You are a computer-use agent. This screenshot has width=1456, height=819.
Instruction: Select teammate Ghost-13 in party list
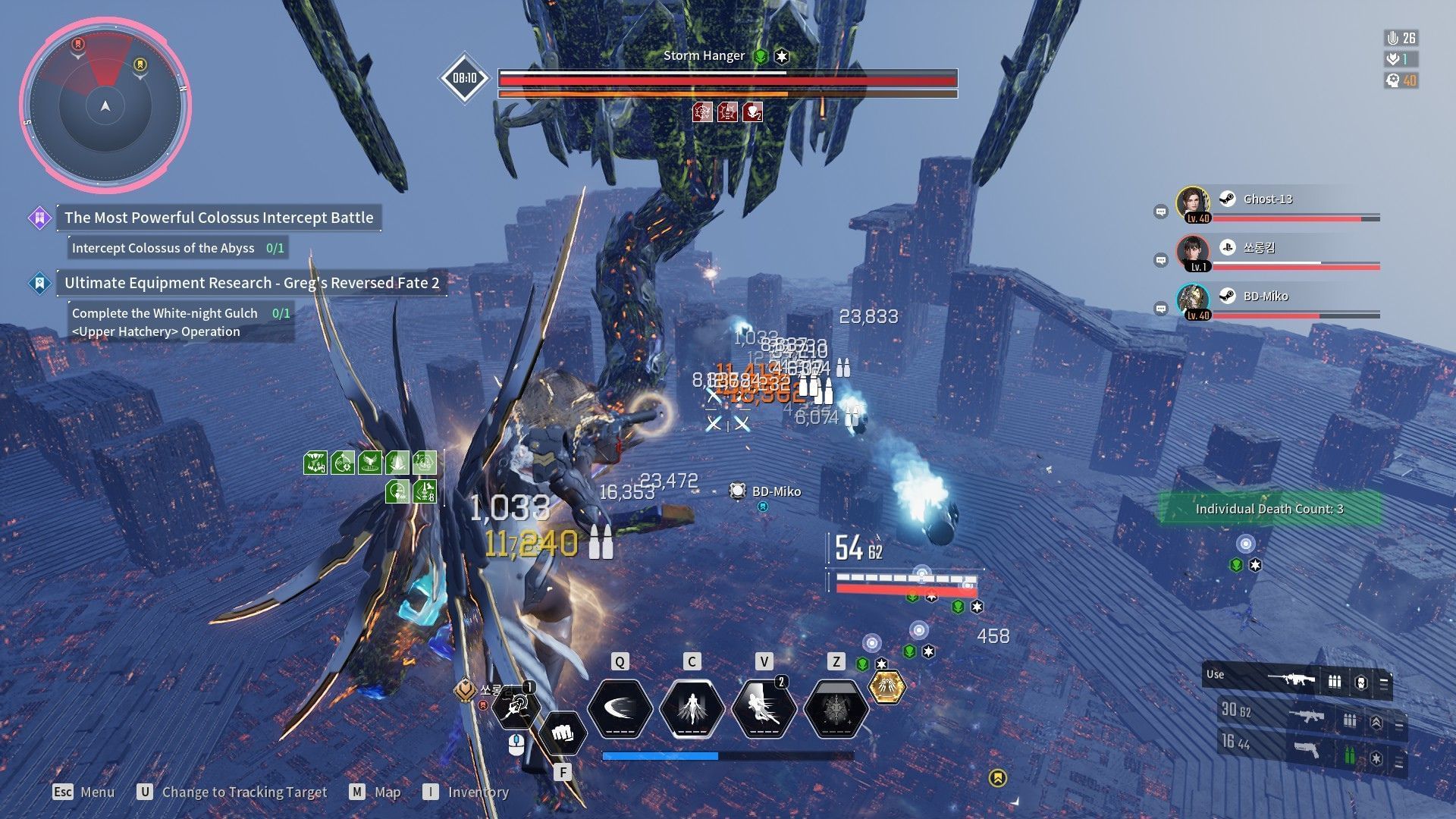click(1267, 199)
